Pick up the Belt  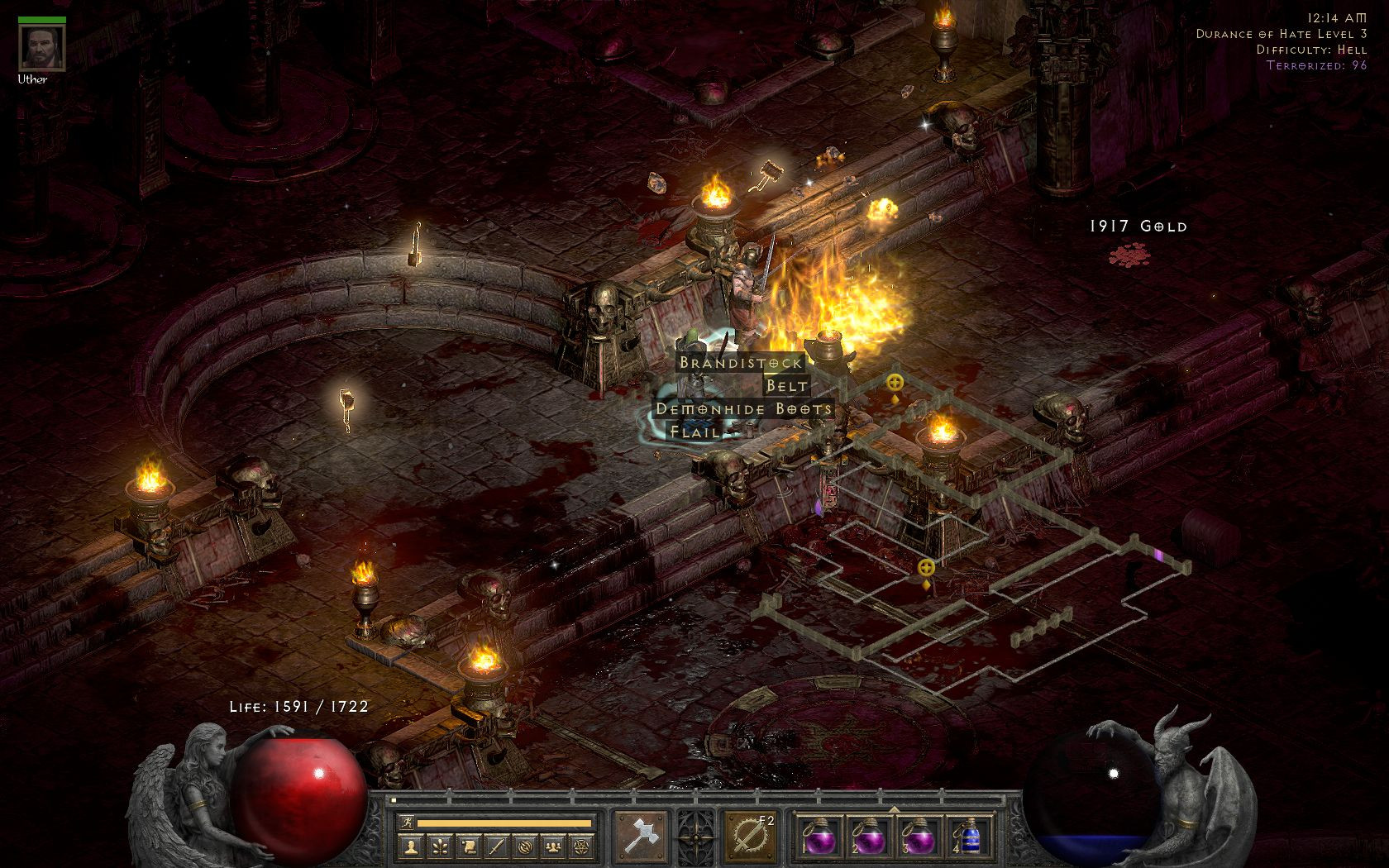pyautogui.click(x=788, y=385)
